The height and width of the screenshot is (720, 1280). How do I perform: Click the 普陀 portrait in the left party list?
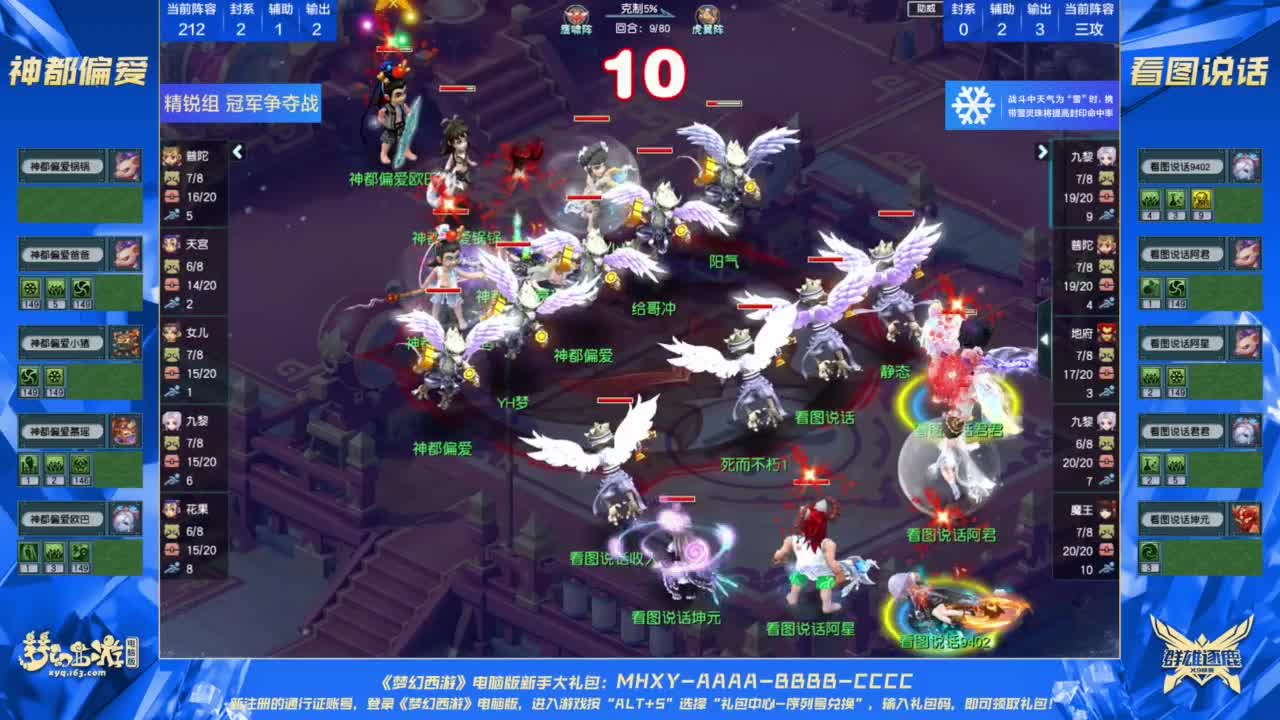pyautogui.click(x=172, y=155)
